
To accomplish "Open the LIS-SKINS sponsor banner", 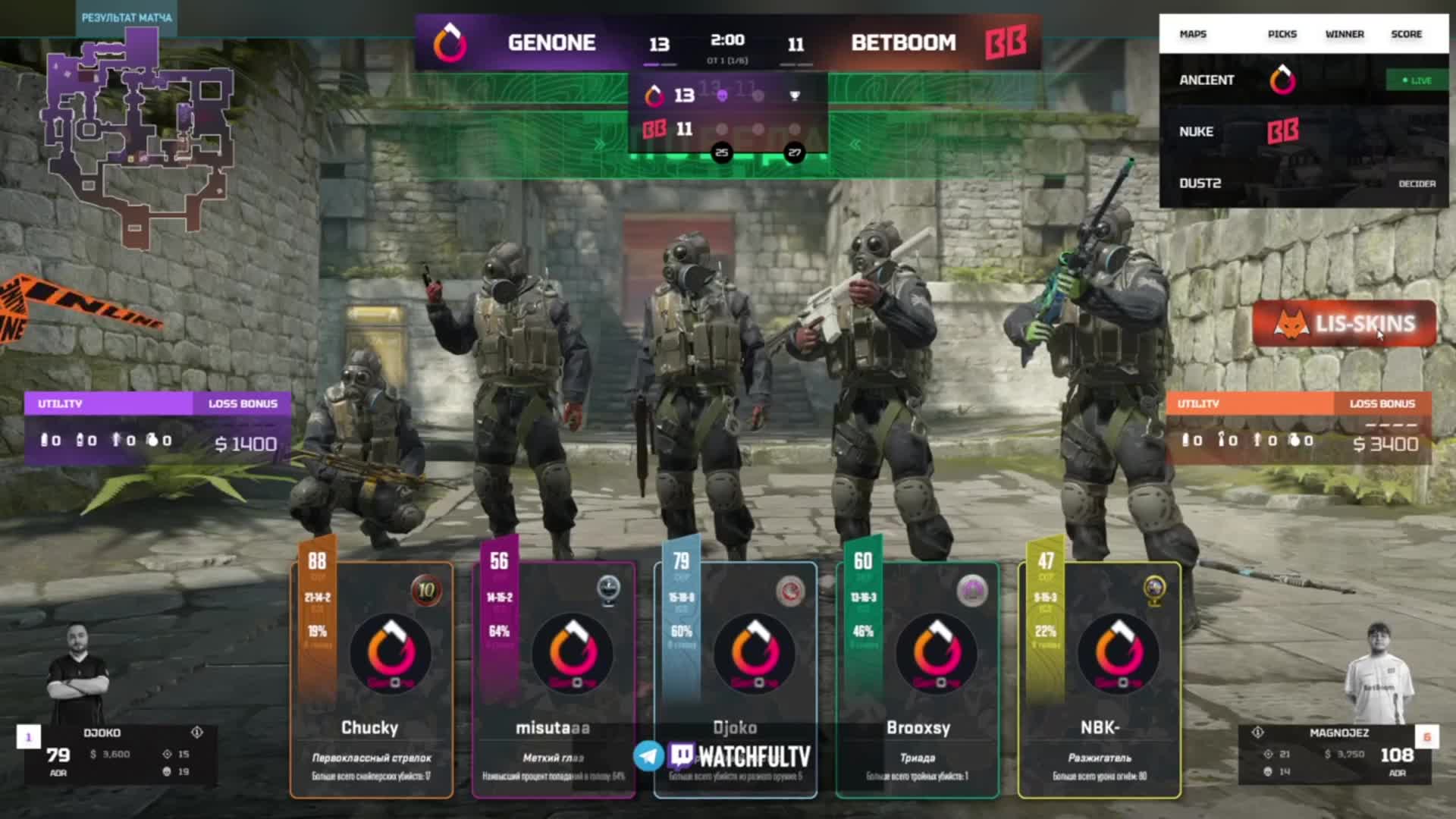I will [1345, 324].
